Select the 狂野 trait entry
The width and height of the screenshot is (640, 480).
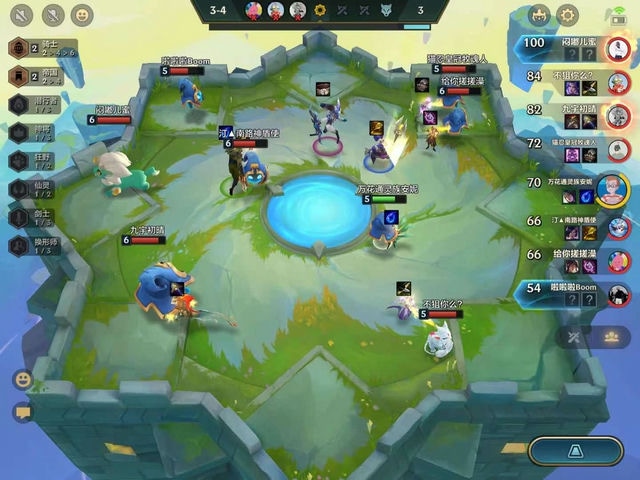click(x=30, y=159)
